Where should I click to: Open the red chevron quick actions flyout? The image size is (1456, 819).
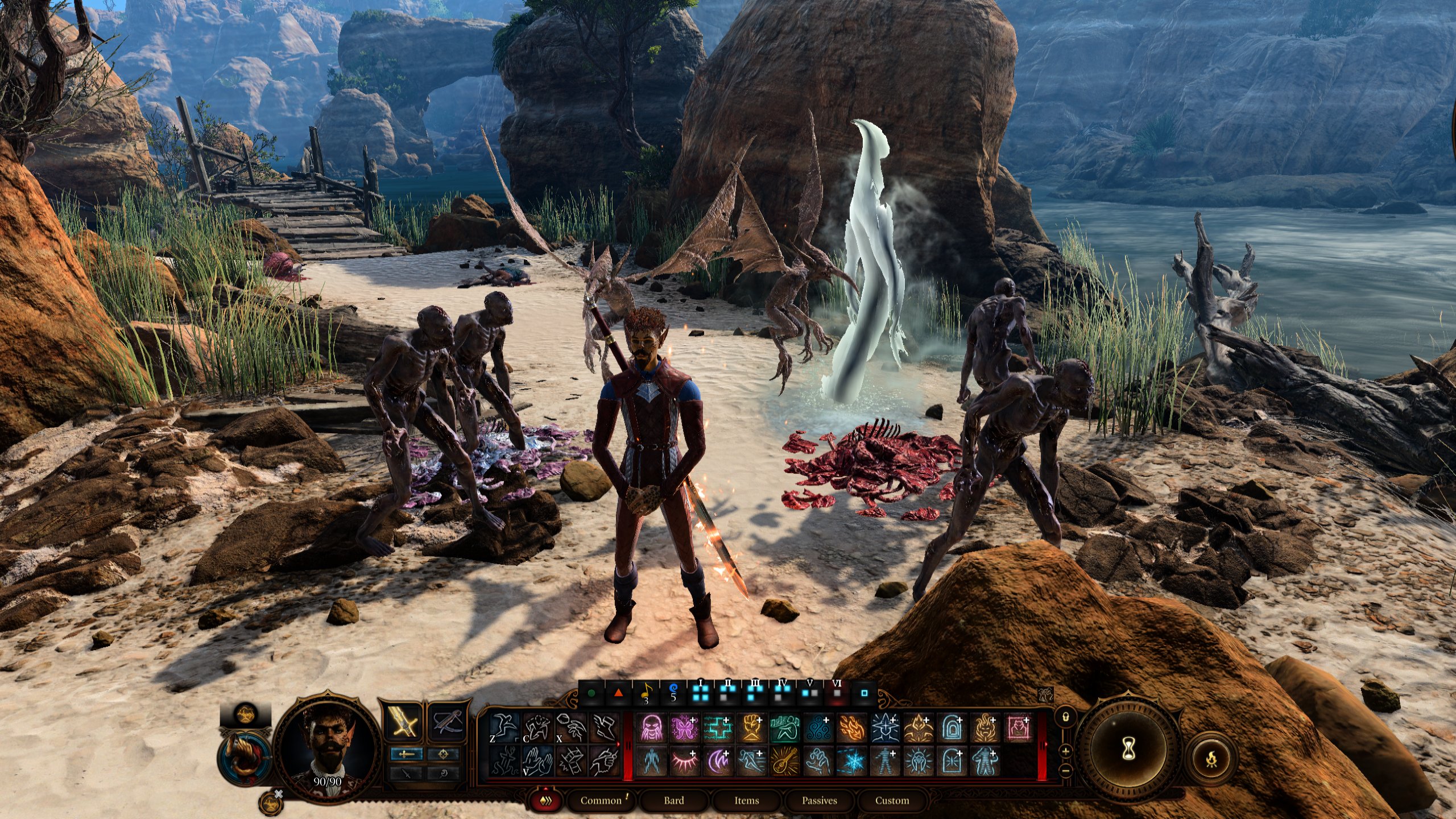(546, 800)
